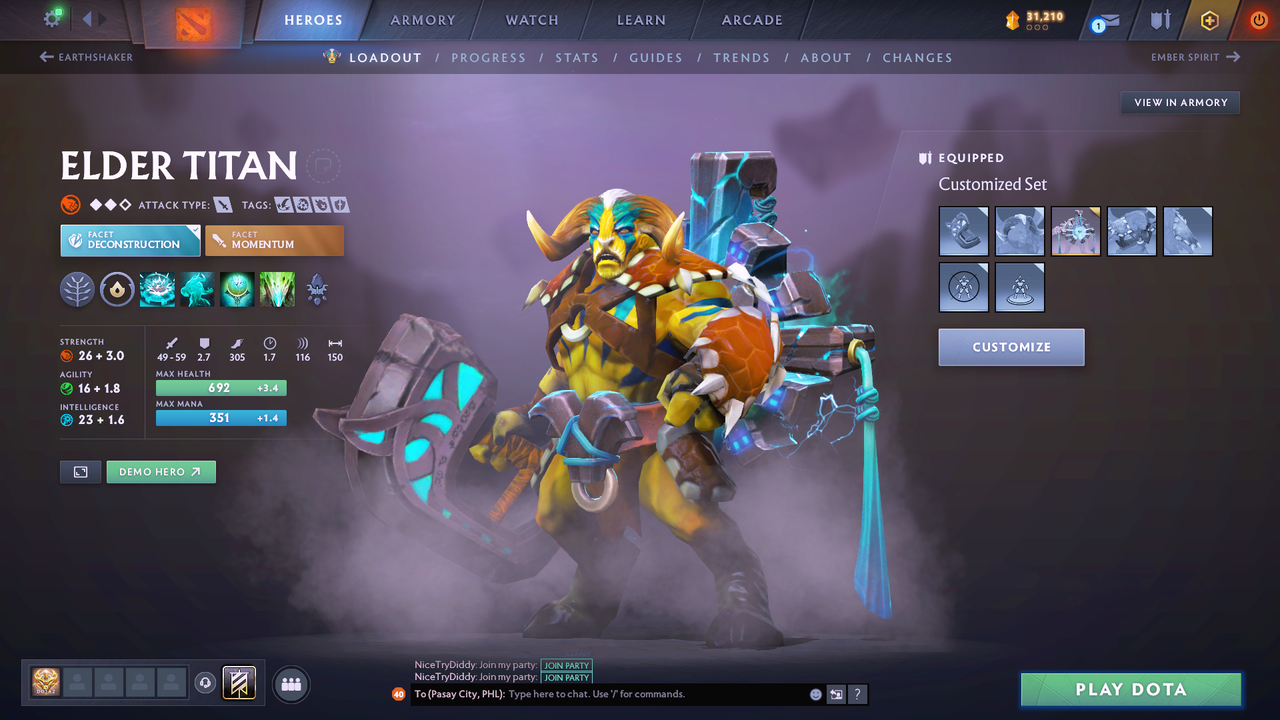Click the CUSTOMIZE button
Viewport: 1280px width, 720px height.
tap(1011, 347)
